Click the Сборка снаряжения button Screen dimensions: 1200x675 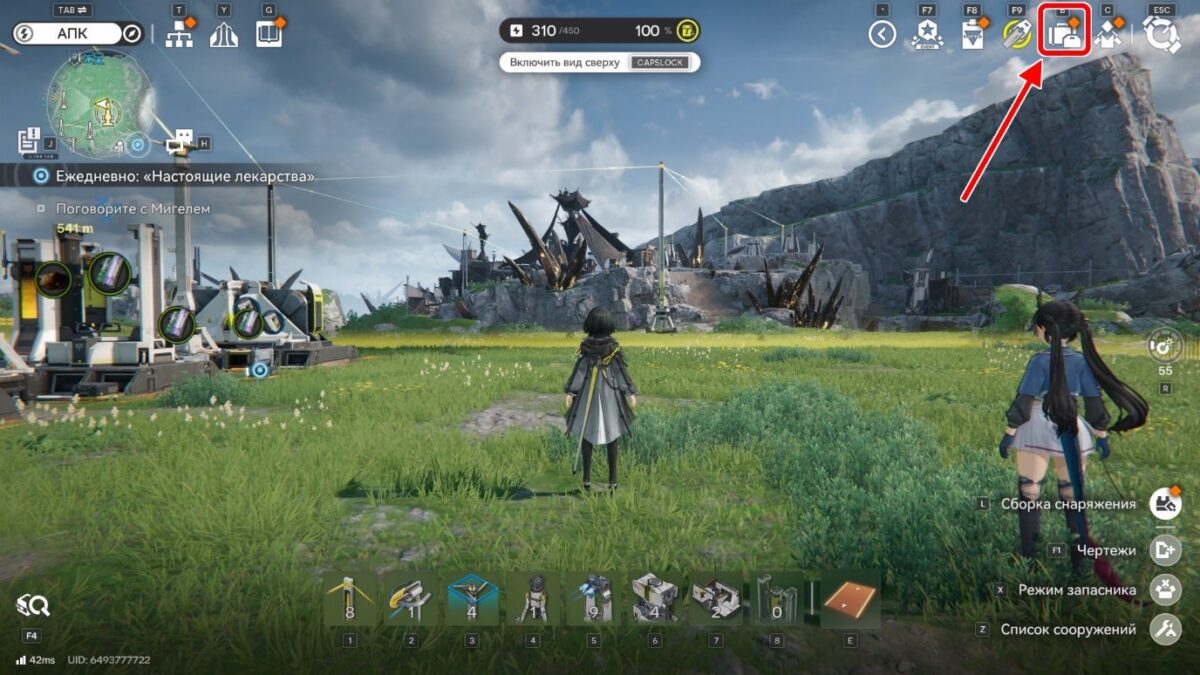(1164, 503)
